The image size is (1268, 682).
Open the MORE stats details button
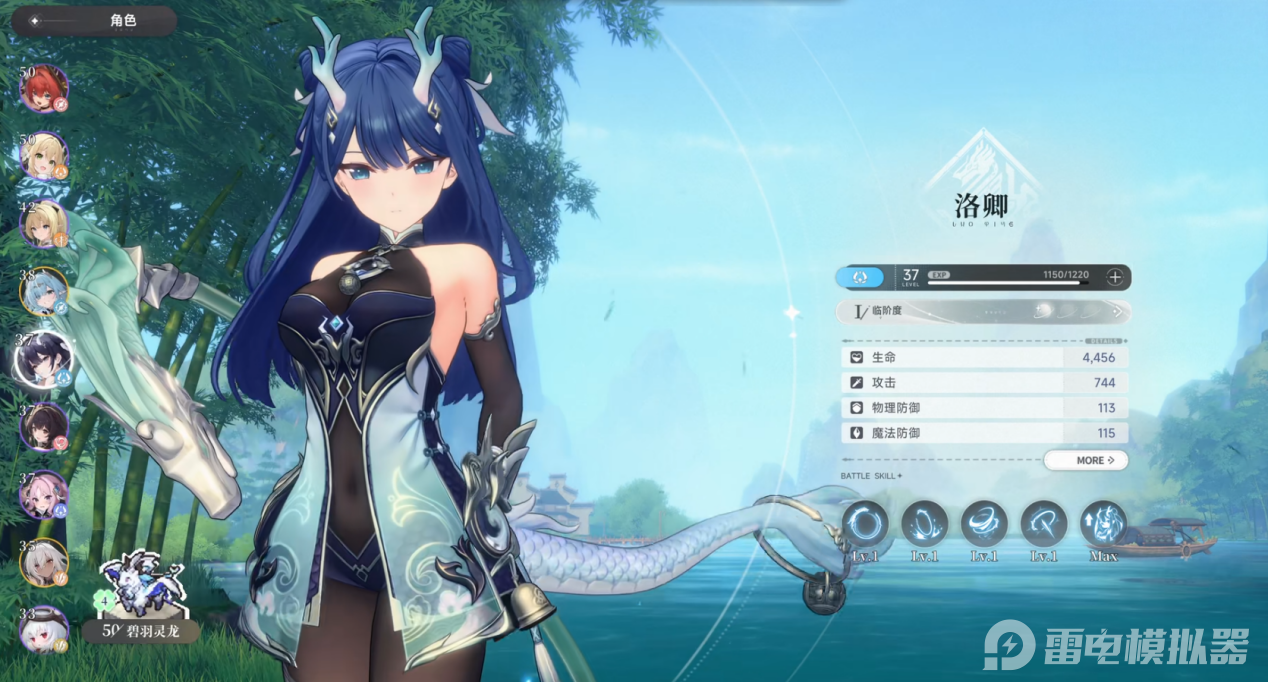pos(1086,460)
